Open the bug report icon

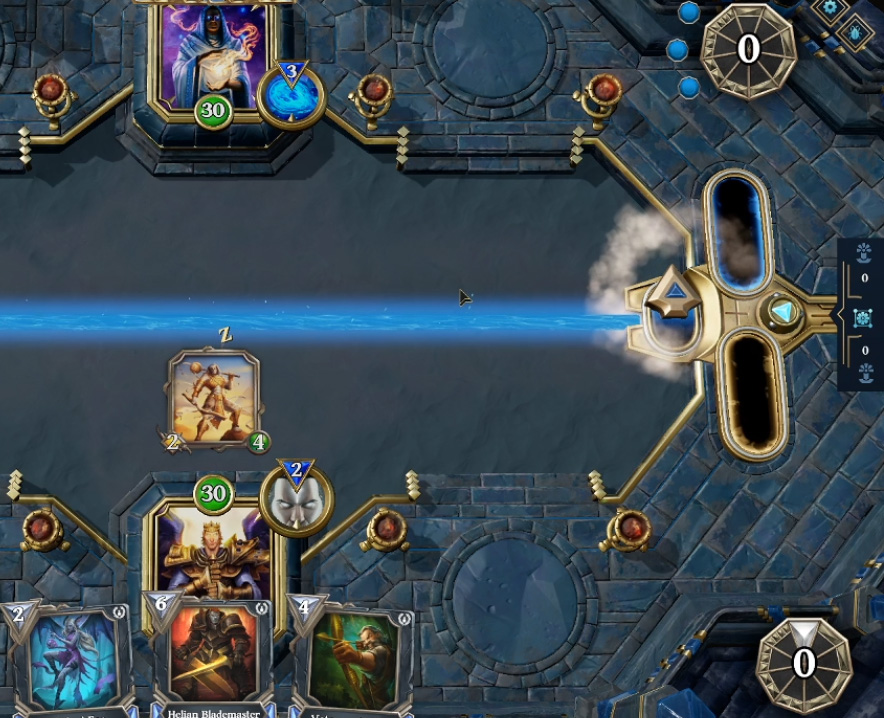(858, 33)
